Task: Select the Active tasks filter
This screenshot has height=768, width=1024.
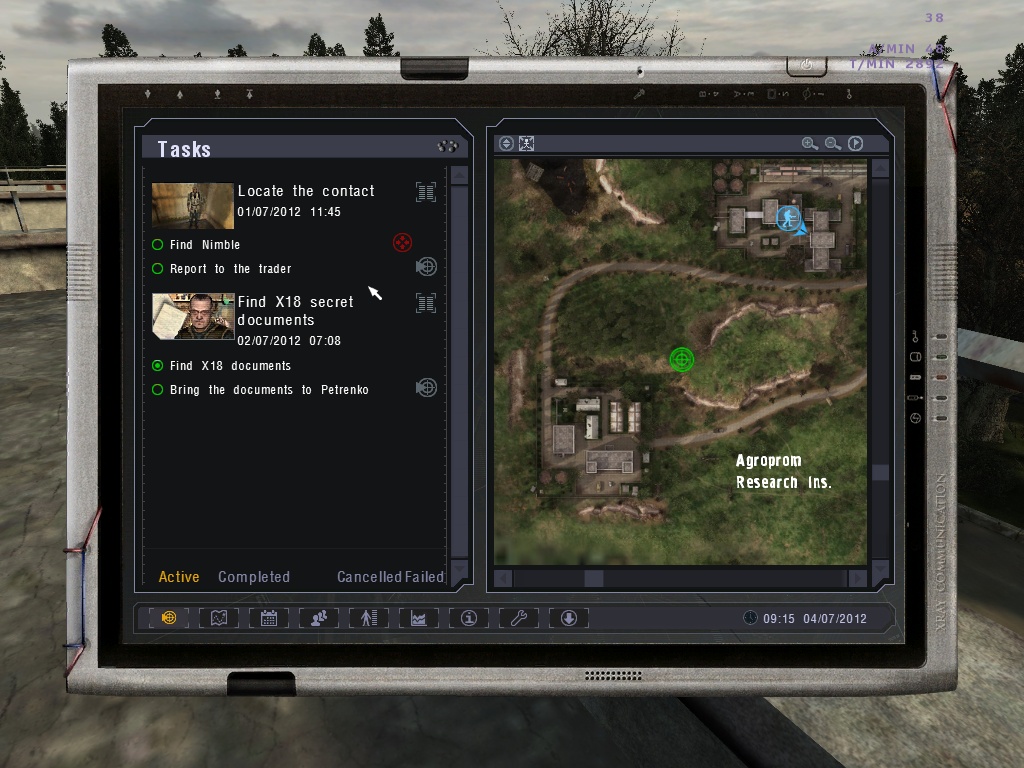Action: click(179, 577)
